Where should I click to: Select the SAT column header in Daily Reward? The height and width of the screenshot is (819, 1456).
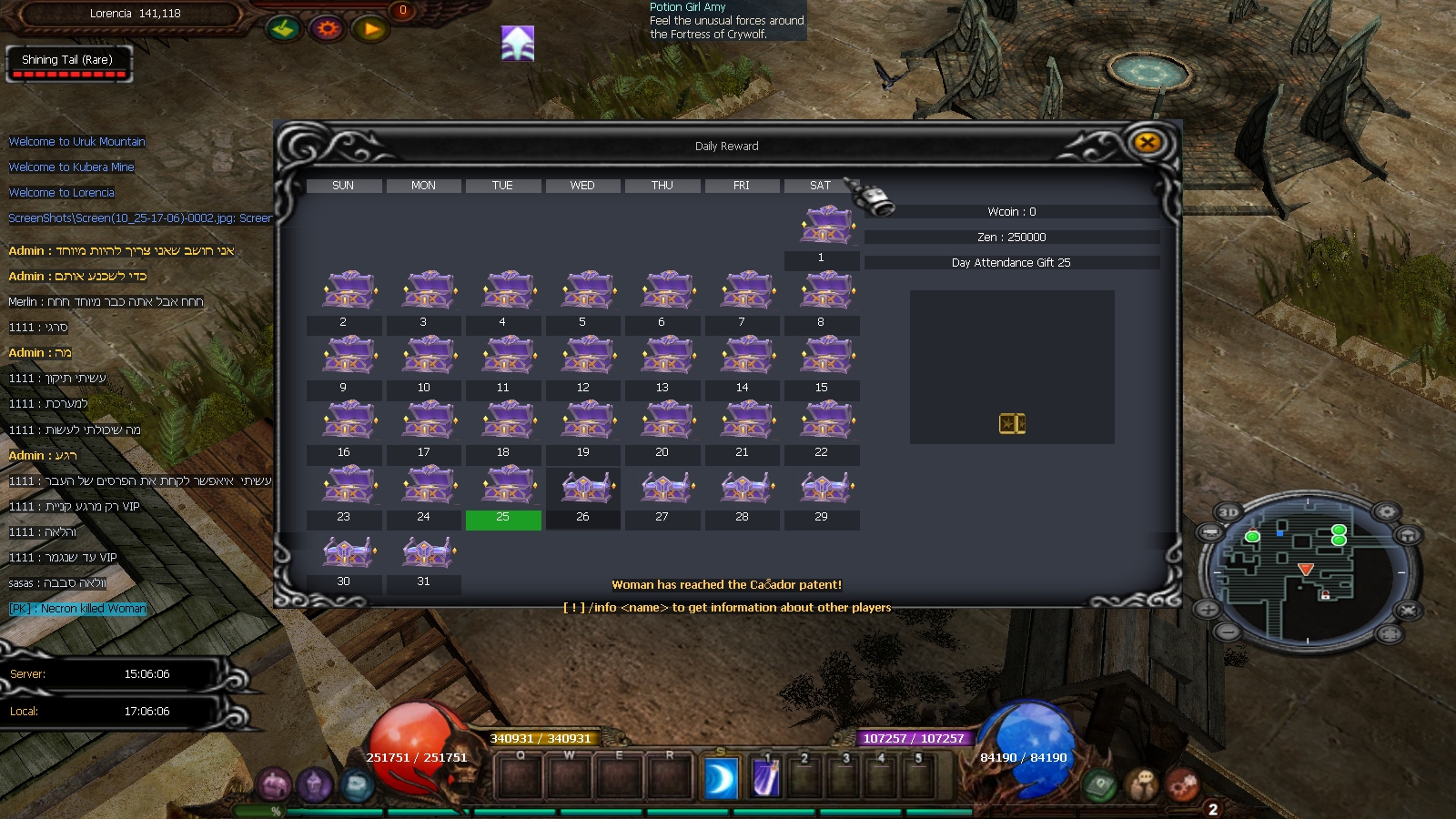(818, 185)
